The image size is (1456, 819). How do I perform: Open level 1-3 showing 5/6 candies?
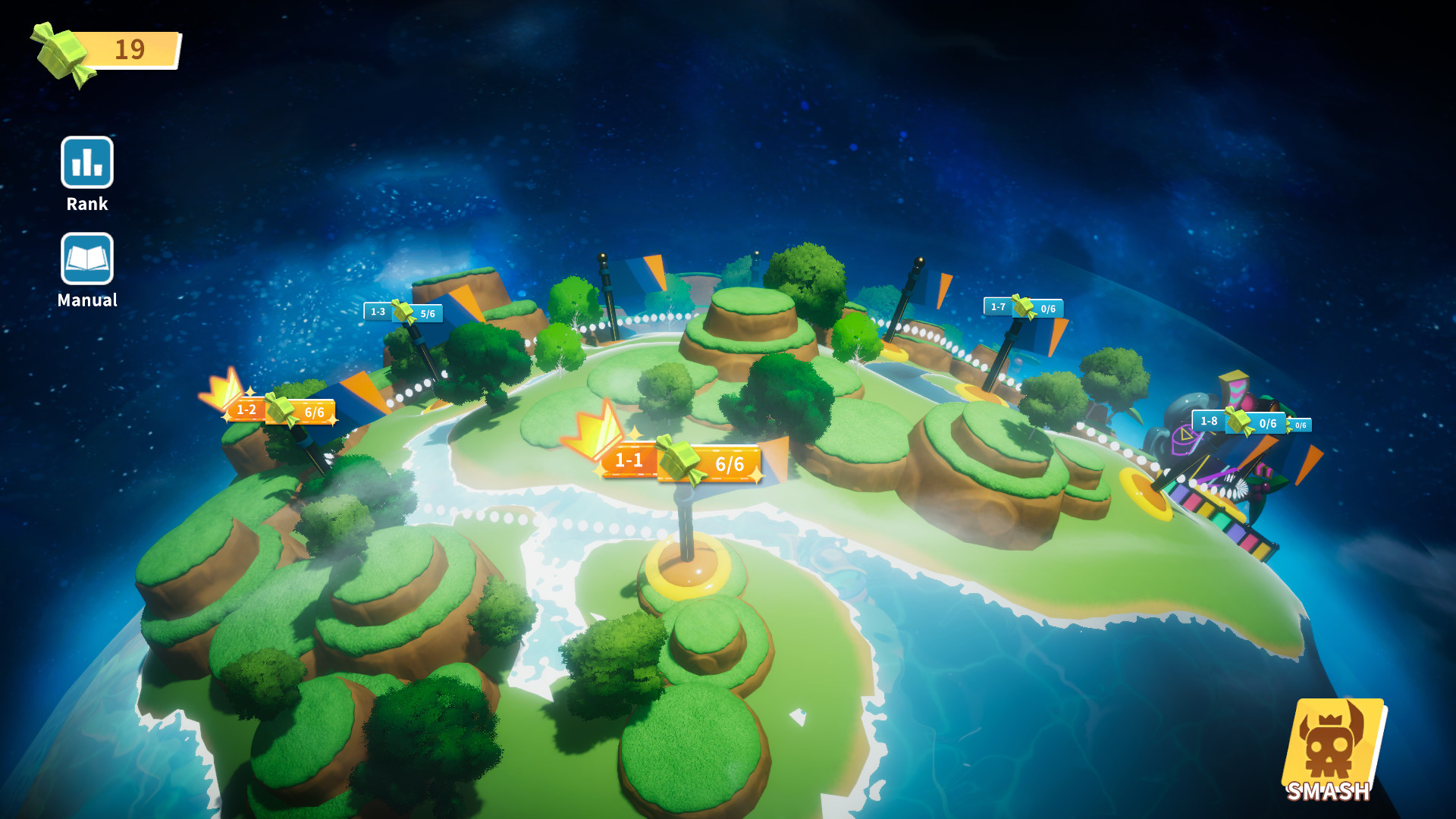[402, 312]
